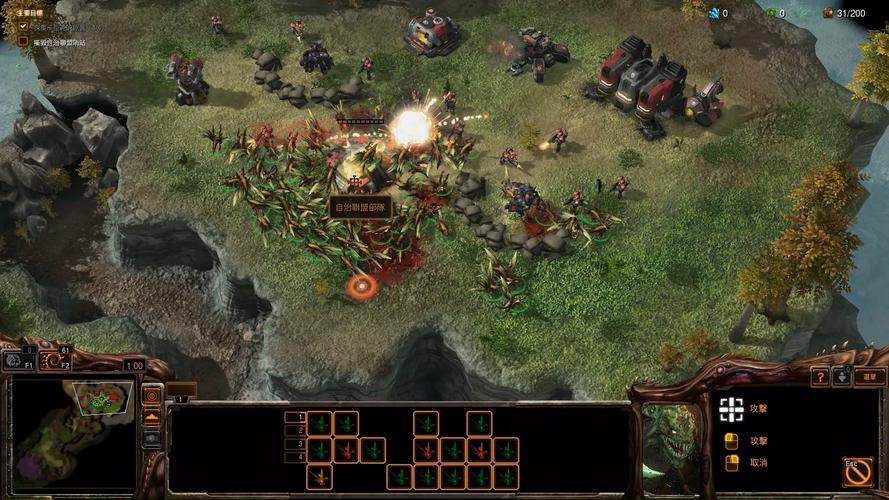Image resolution: width=889 pixels, height=500 pixels.
Task: Click the bottom gray button beside minimap
Action: pos(152,438)
